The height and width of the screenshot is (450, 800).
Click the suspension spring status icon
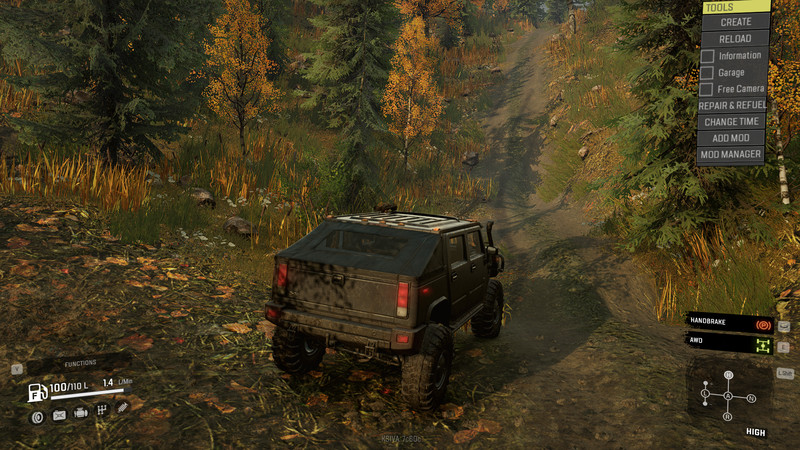[122, 408]
